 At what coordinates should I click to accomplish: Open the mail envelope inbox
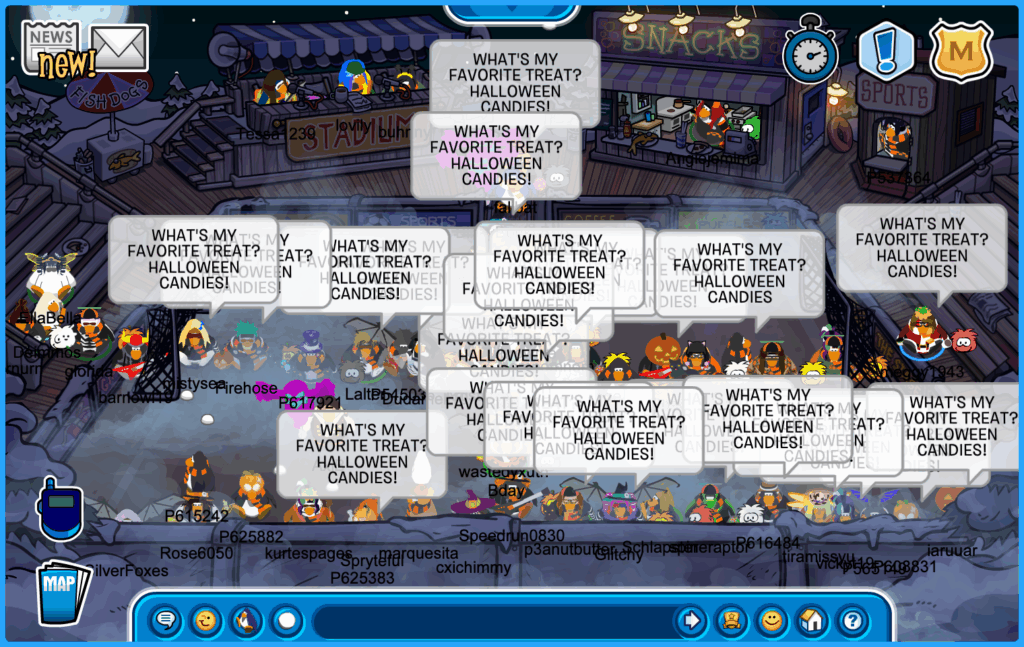point(120,47)
